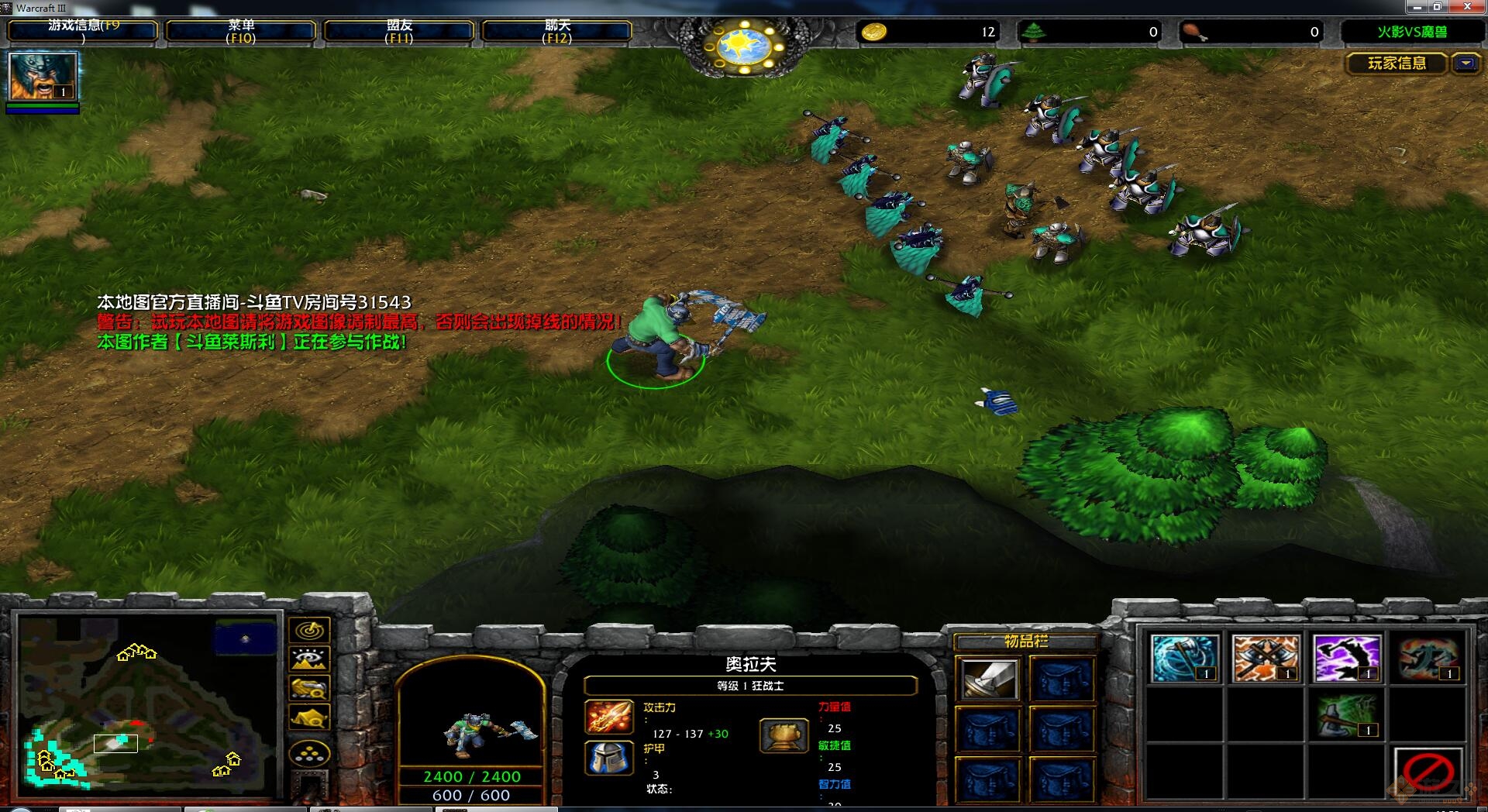Open the 游戏信息 (F9) game info menu
This screenshot has width=1488, height=812.
point(83,31)
